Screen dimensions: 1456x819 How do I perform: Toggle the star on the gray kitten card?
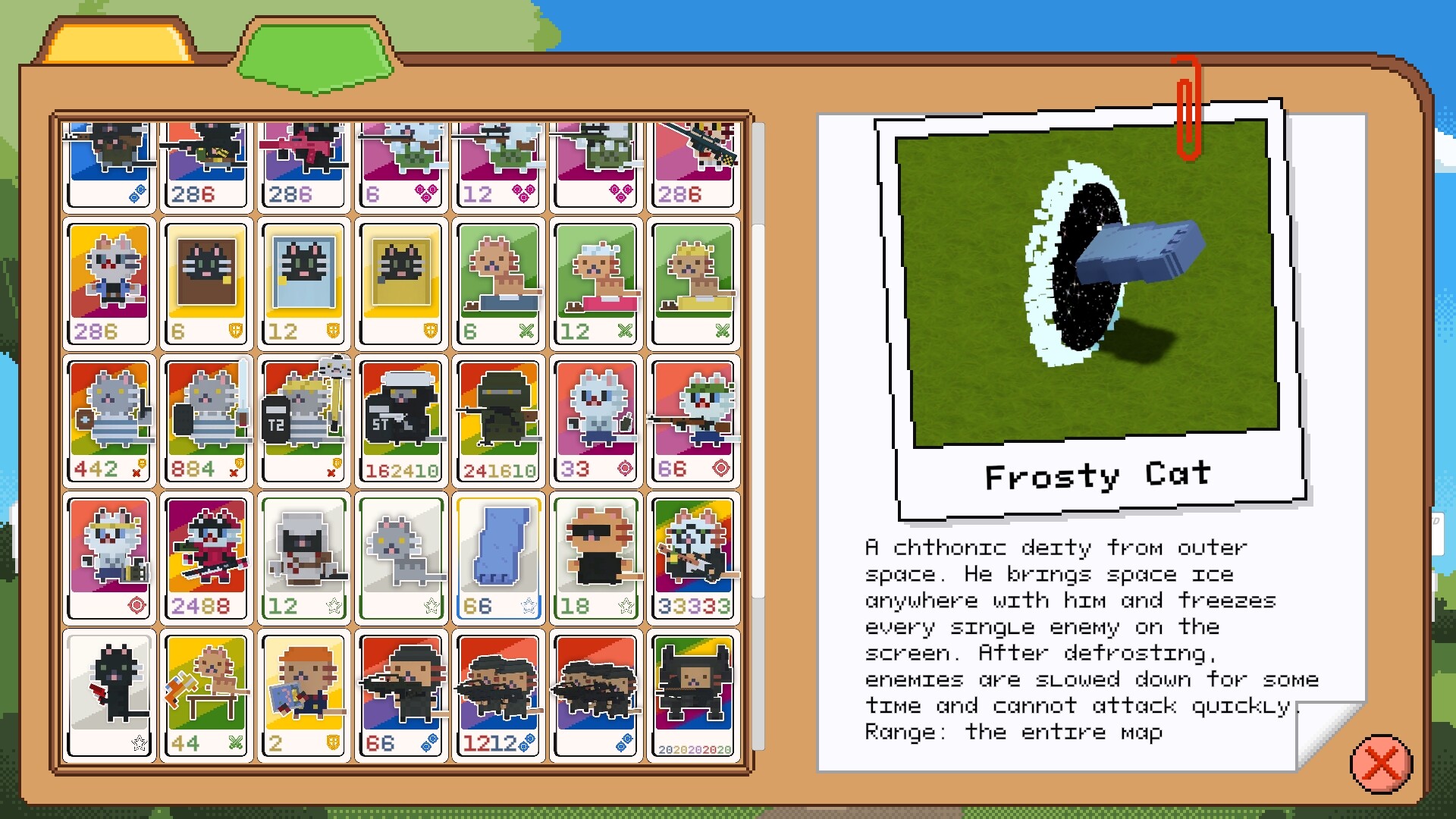tap(432, 606)
